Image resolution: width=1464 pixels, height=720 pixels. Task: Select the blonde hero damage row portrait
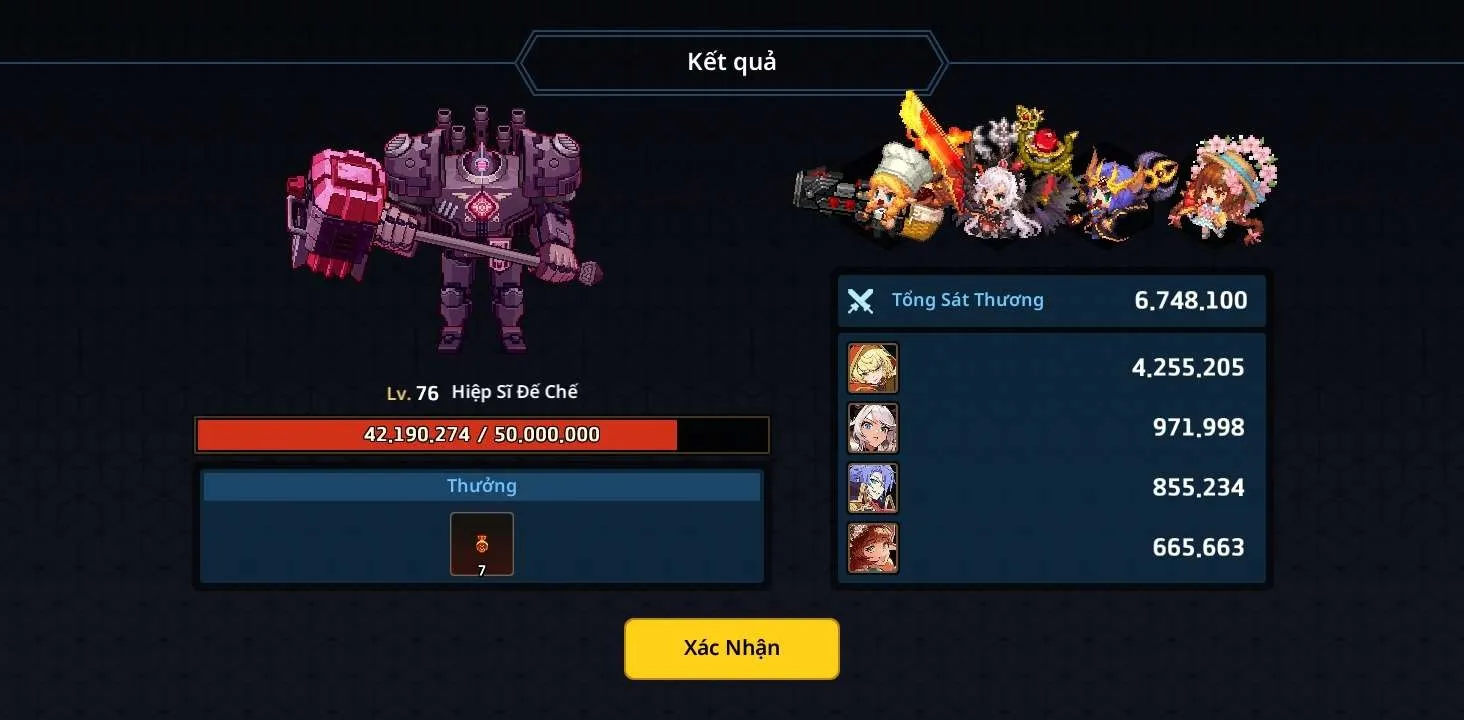(873, 368)
